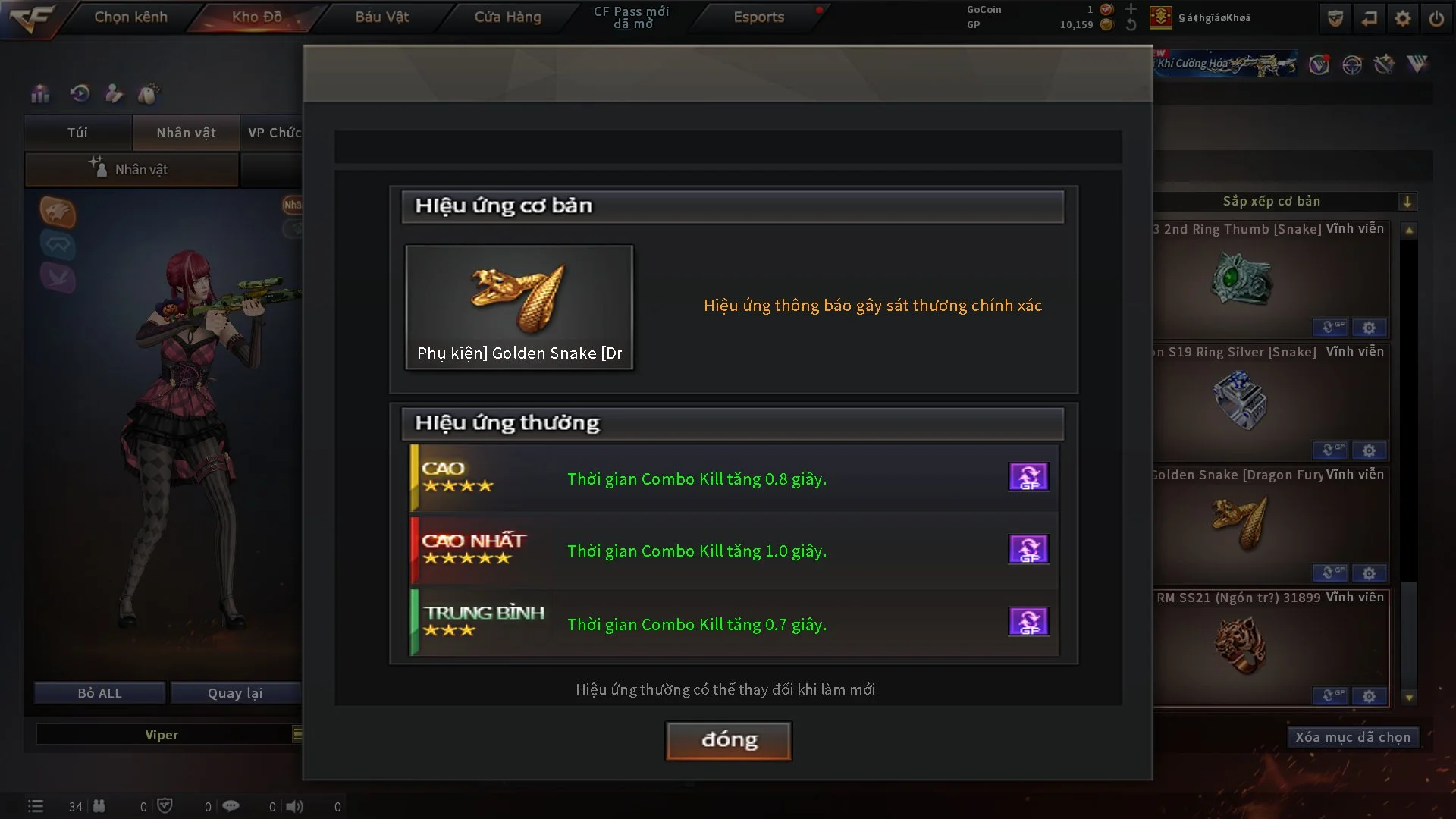Click the friends counter icon in bottom status bar
The image size is (1456, 819).
click(x=99, y=806)
